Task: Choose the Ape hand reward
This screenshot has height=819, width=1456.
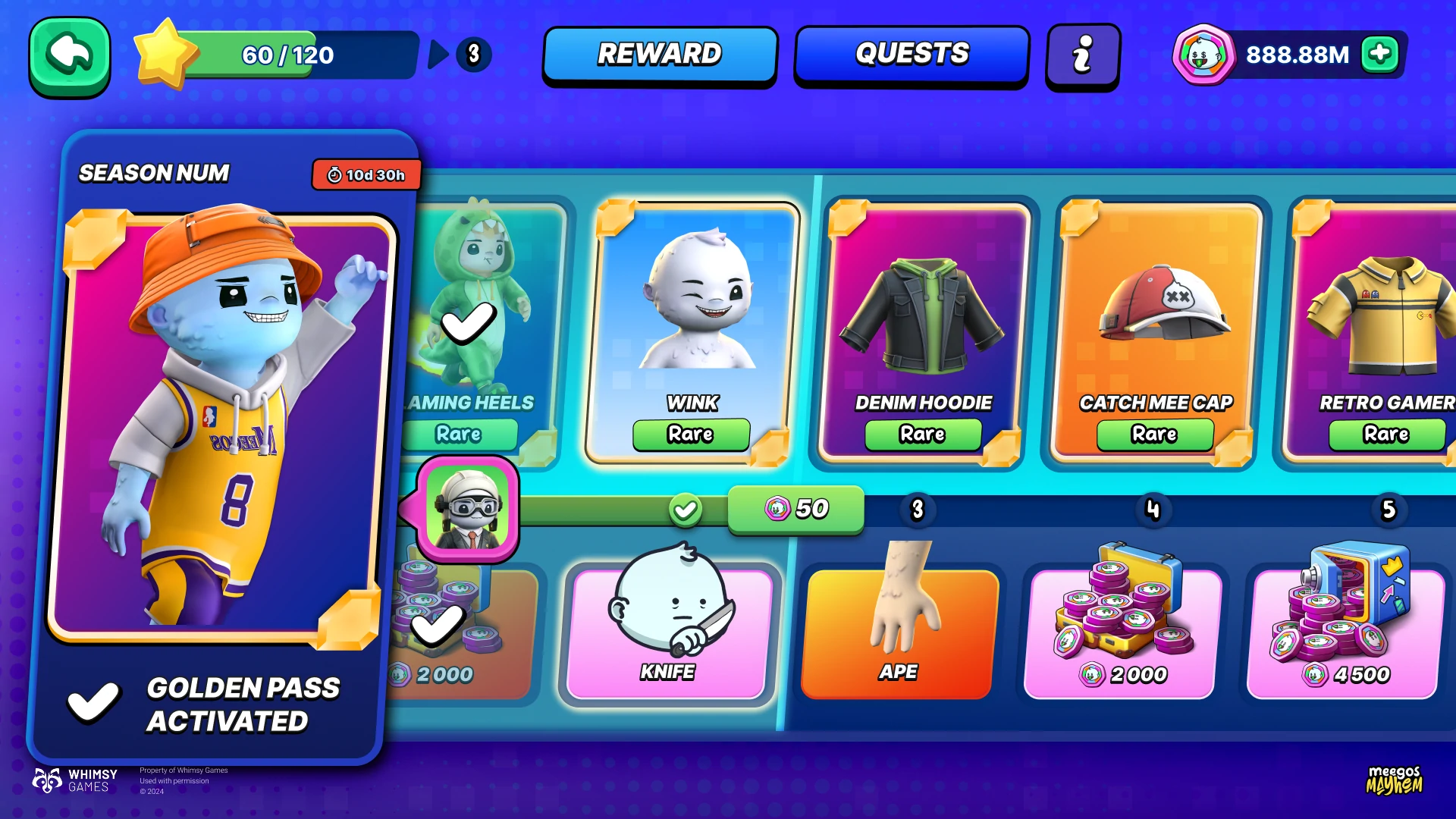Action: [x=898, y=629]
